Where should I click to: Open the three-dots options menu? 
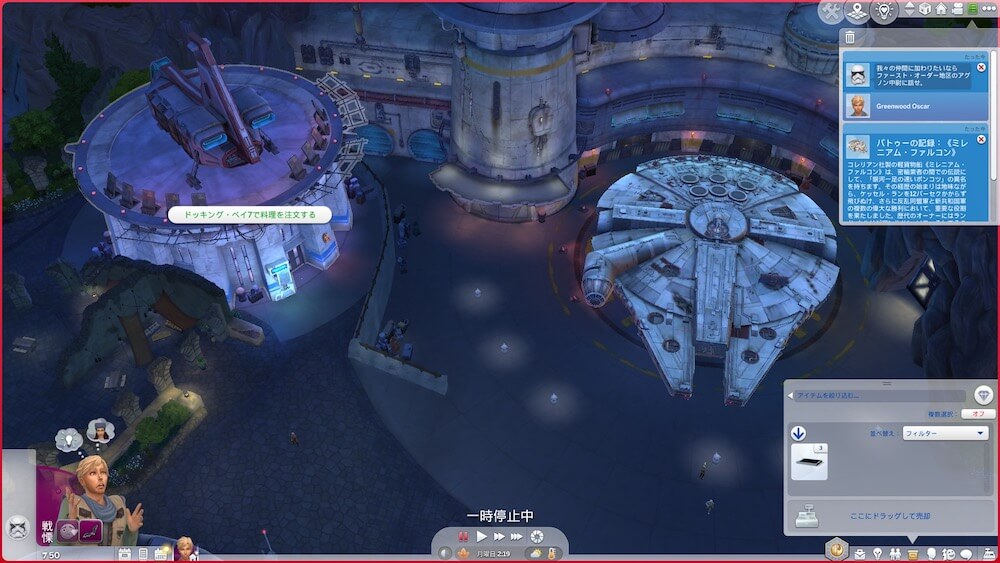(x=987, y=9)
